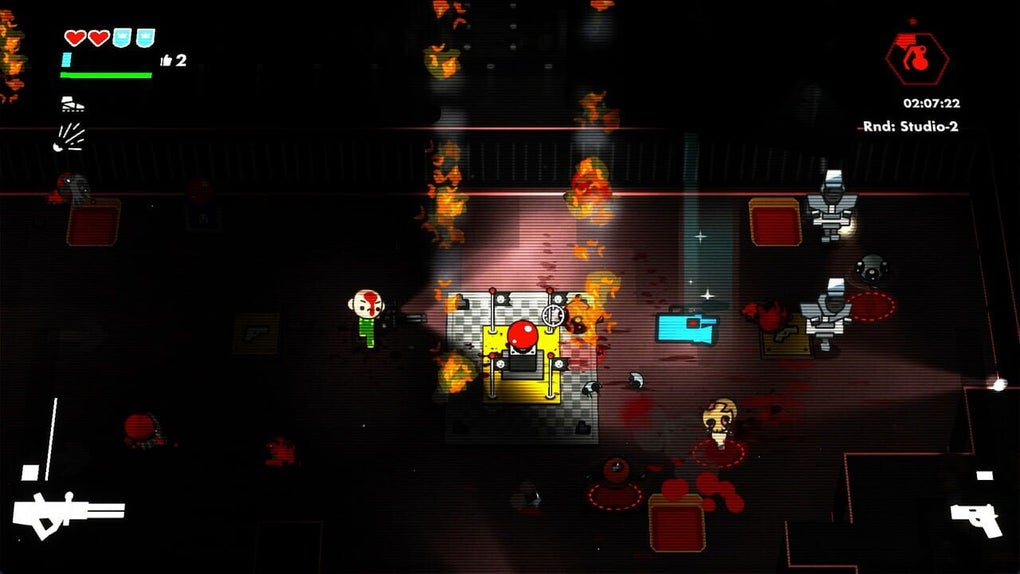
Task: Switch to the pistol weapon icon
Action: 975,517
